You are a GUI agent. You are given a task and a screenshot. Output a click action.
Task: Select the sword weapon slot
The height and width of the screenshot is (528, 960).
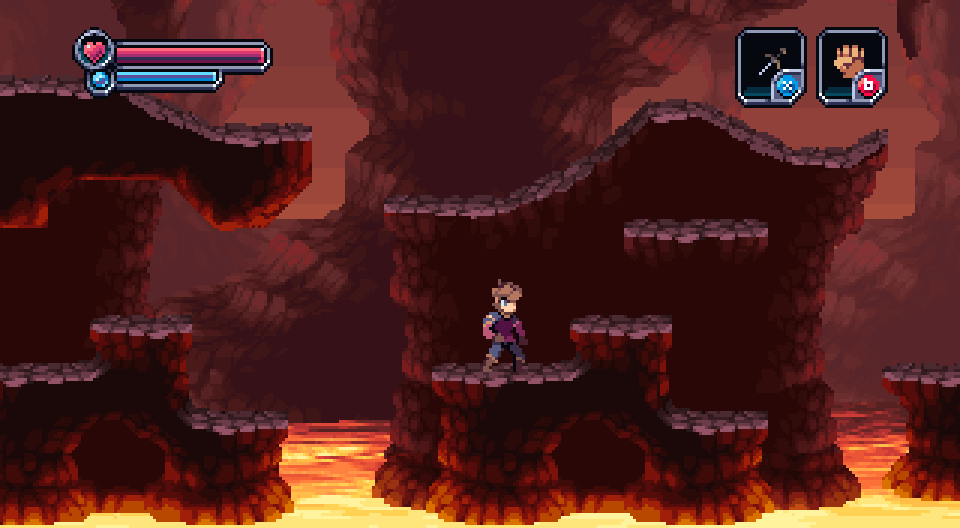770,66
